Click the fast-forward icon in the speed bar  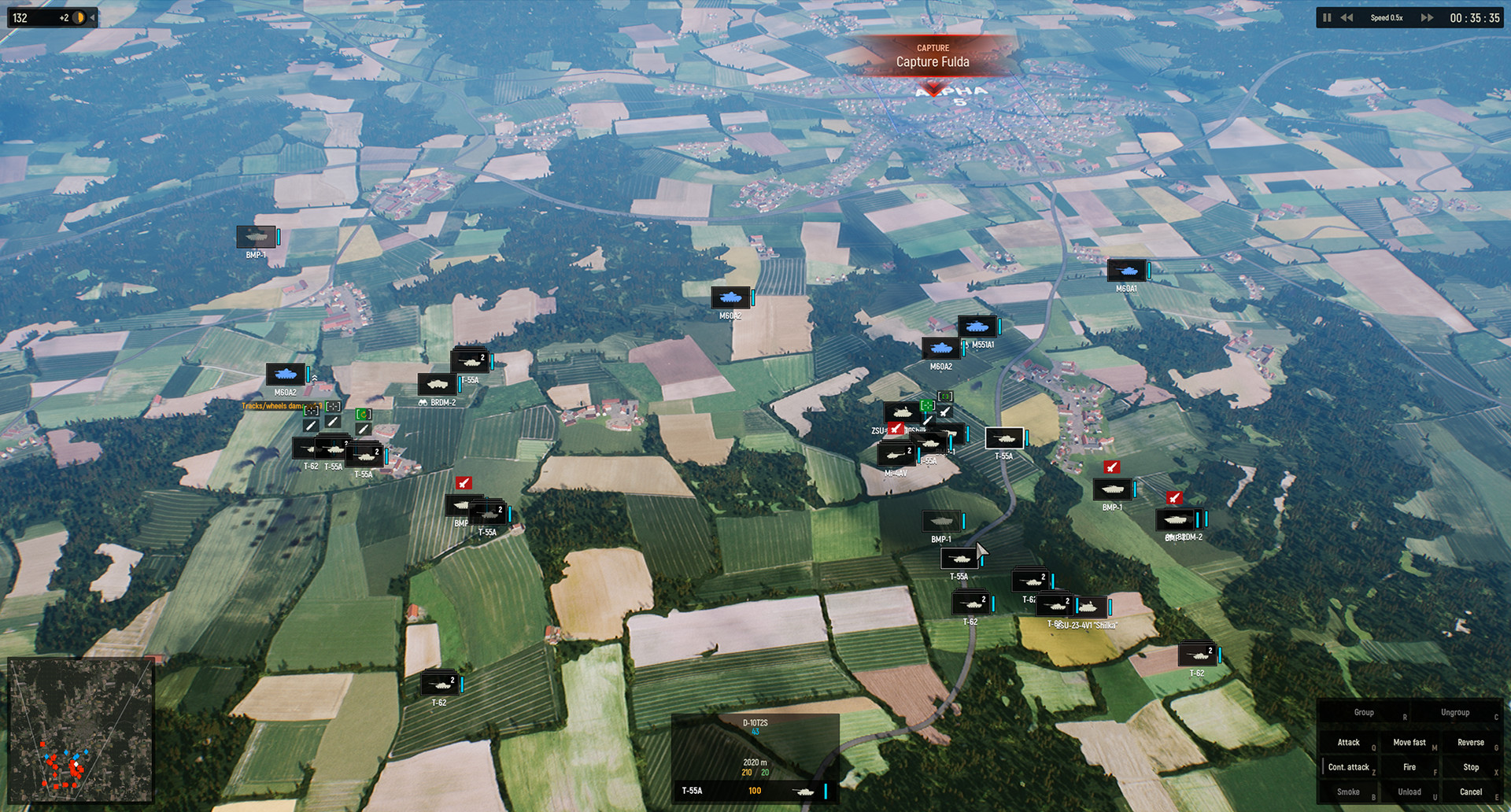[1426, 17]
